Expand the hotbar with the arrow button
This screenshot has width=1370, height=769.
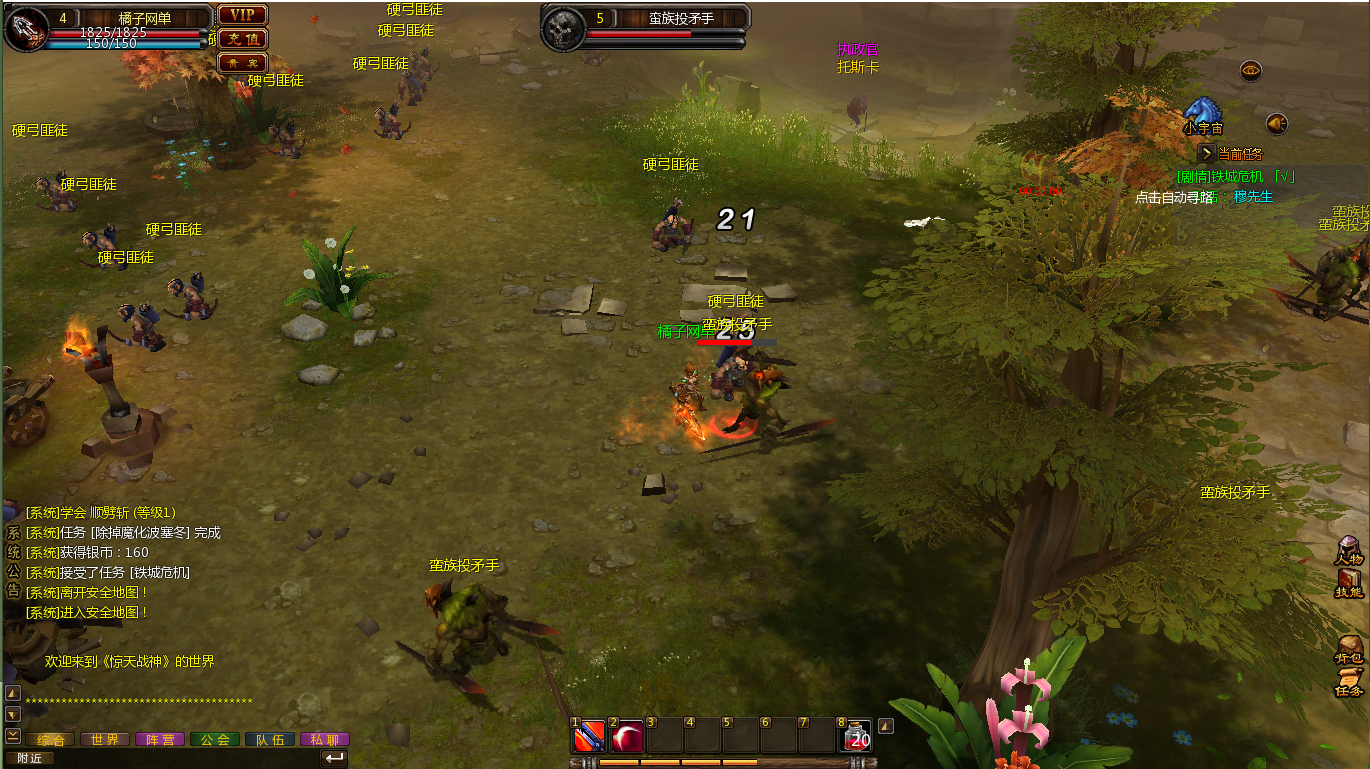(x=885, y=727)
